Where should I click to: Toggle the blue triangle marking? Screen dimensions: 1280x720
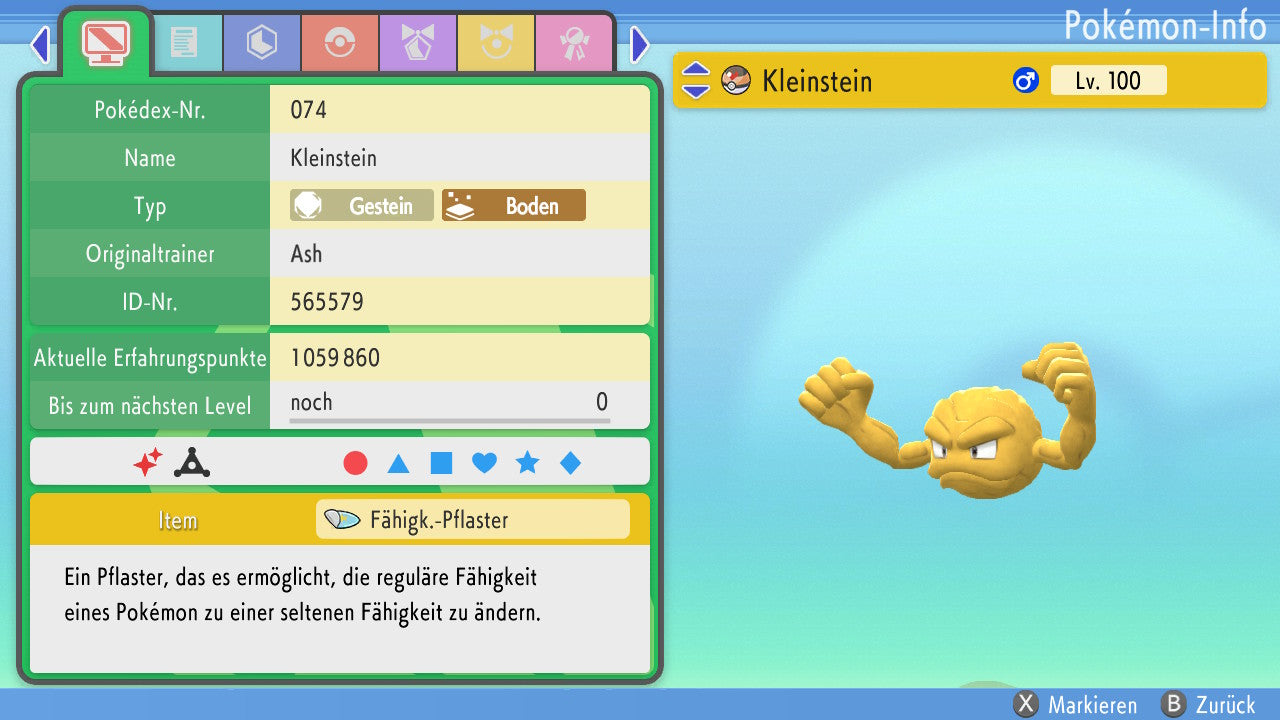[398, 463]
